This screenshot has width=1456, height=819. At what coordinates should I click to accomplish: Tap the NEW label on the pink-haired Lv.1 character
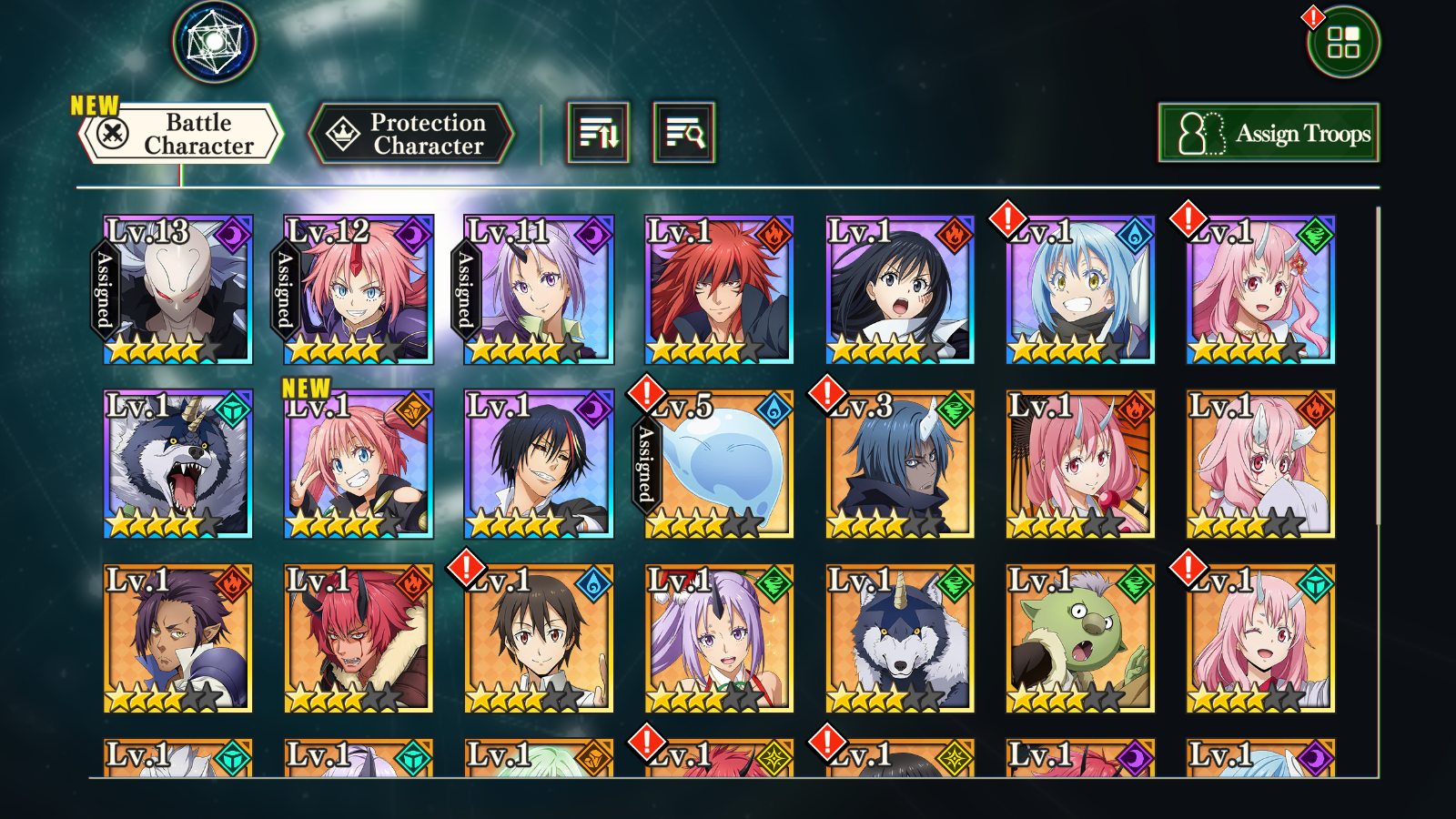[307, 389]
